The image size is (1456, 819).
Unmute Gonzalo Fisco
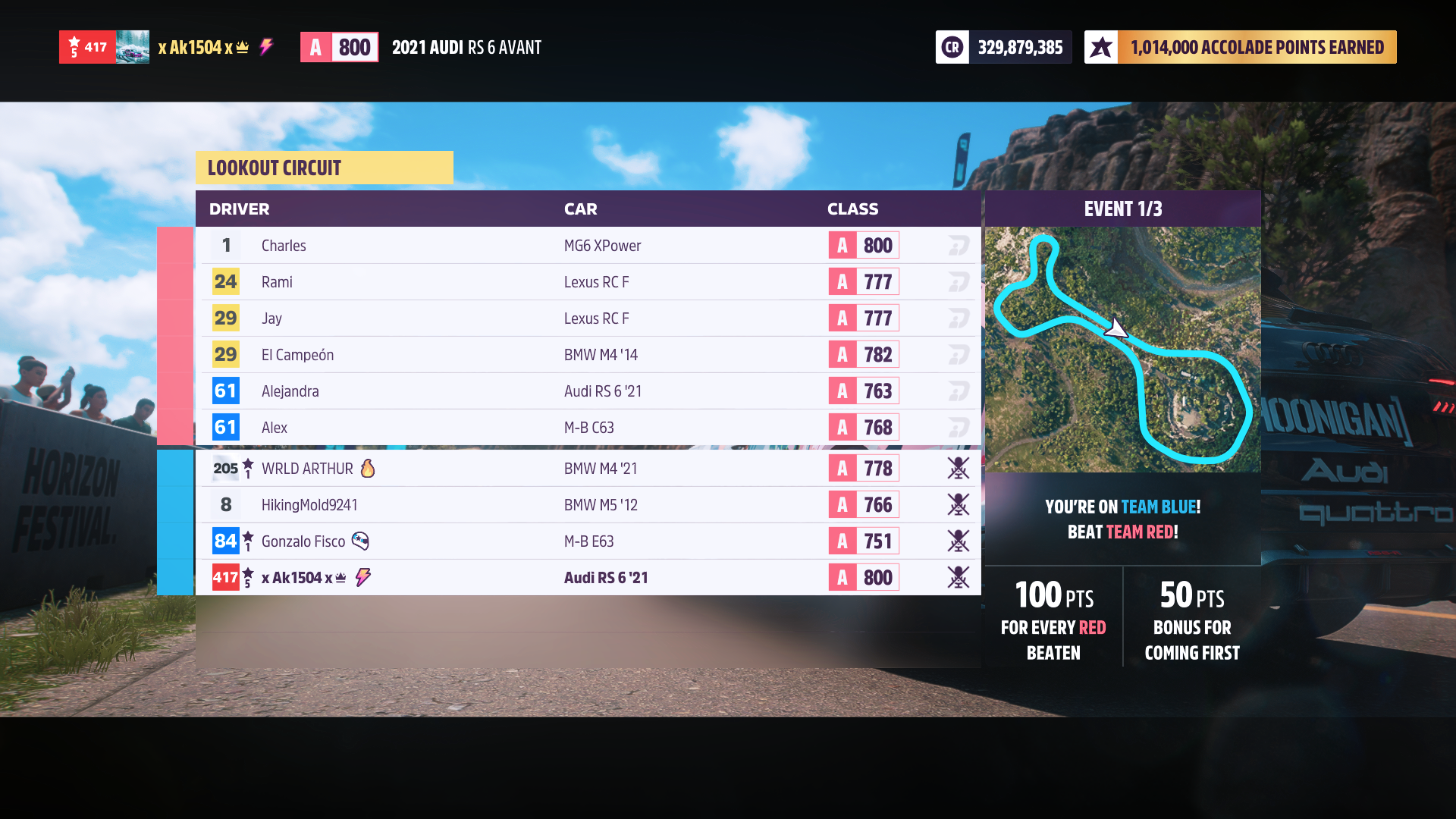click(x=959, y=541)
